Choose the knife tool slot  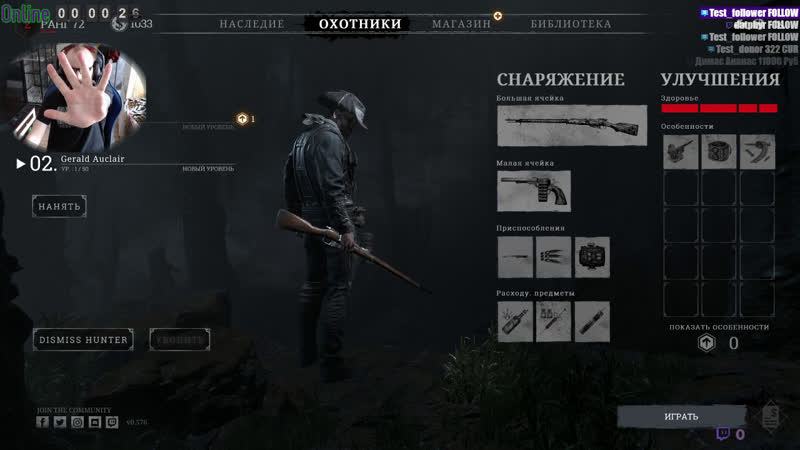[x=516, y=257]
